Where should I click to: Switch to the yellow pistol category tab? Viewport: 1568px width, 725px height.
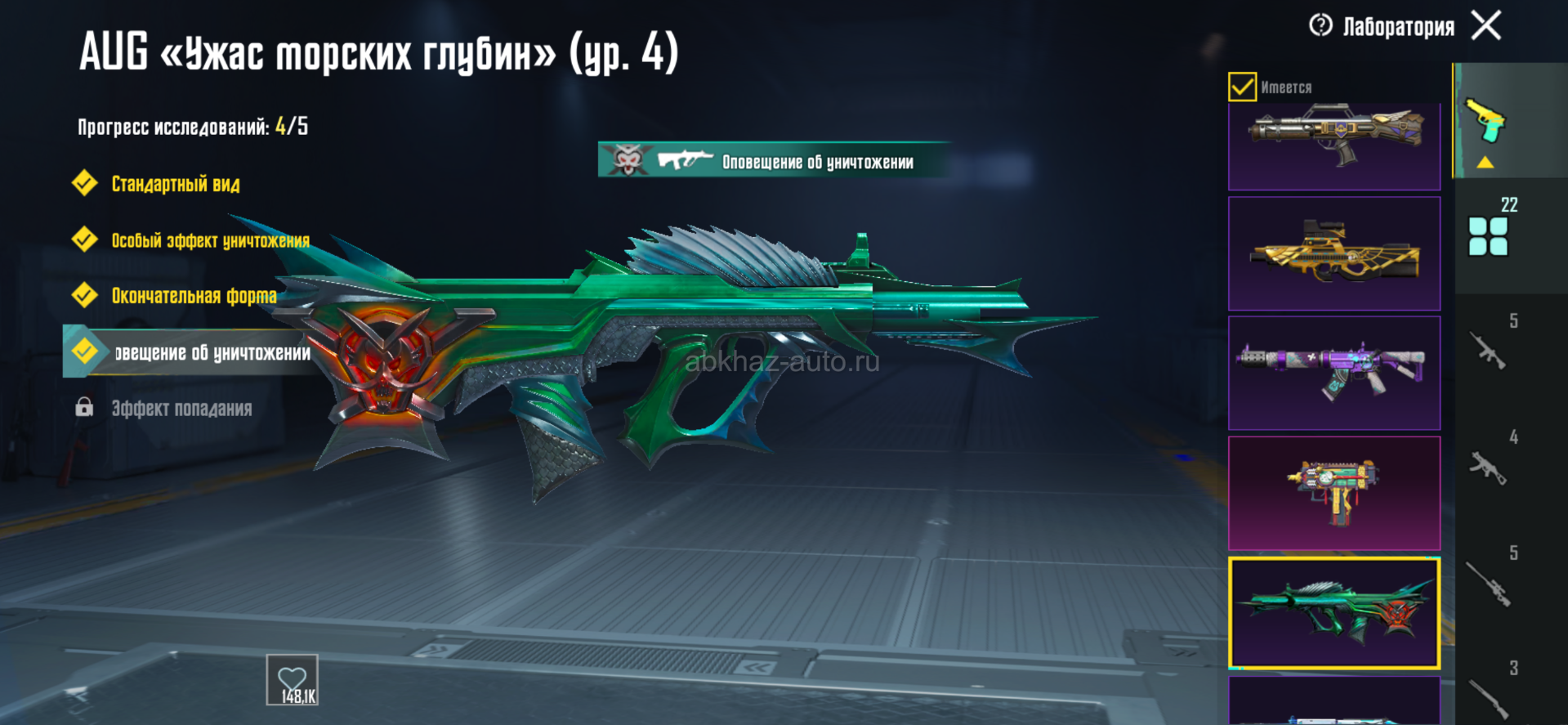(1485, 123)
